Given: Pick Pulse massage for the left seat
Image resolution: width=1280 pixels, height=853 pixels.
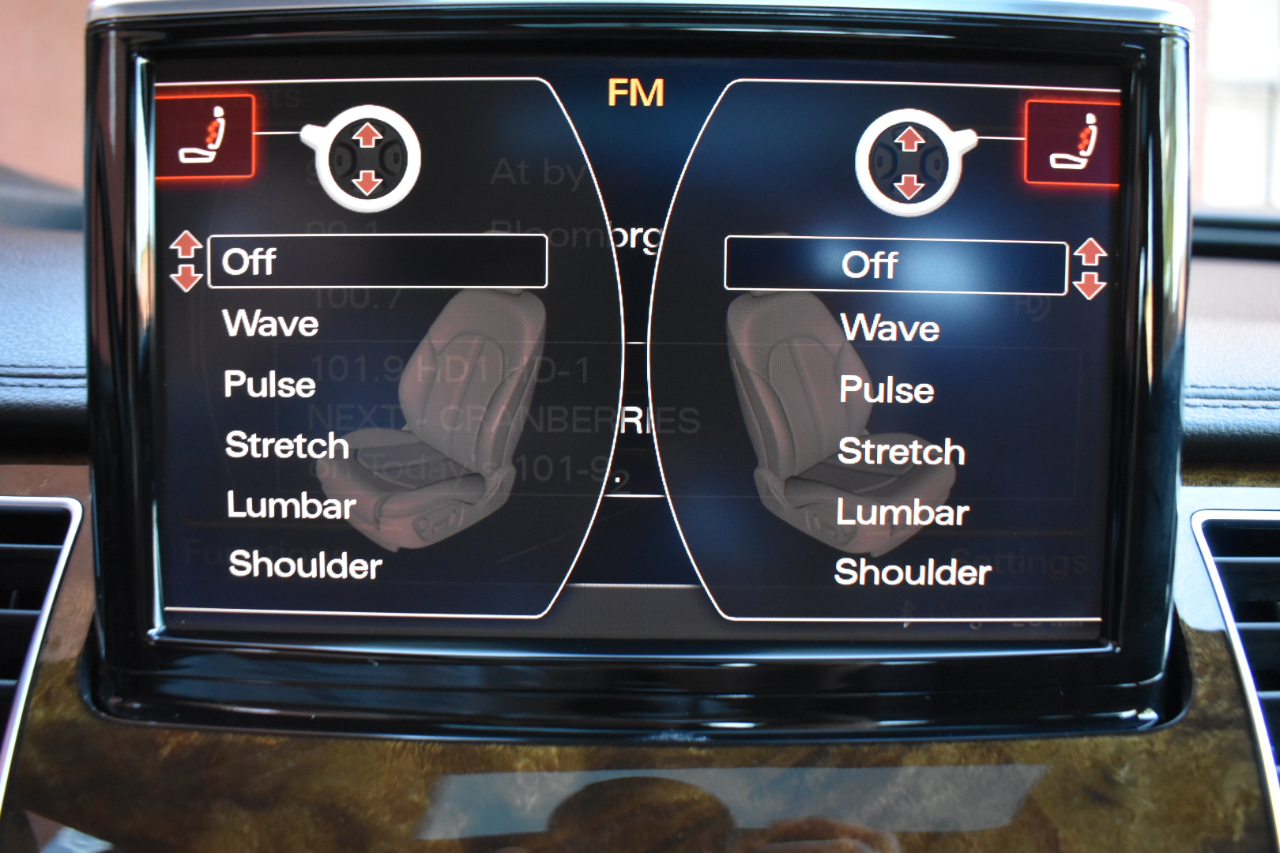Looking at the screenshot, I should point(270,385).
